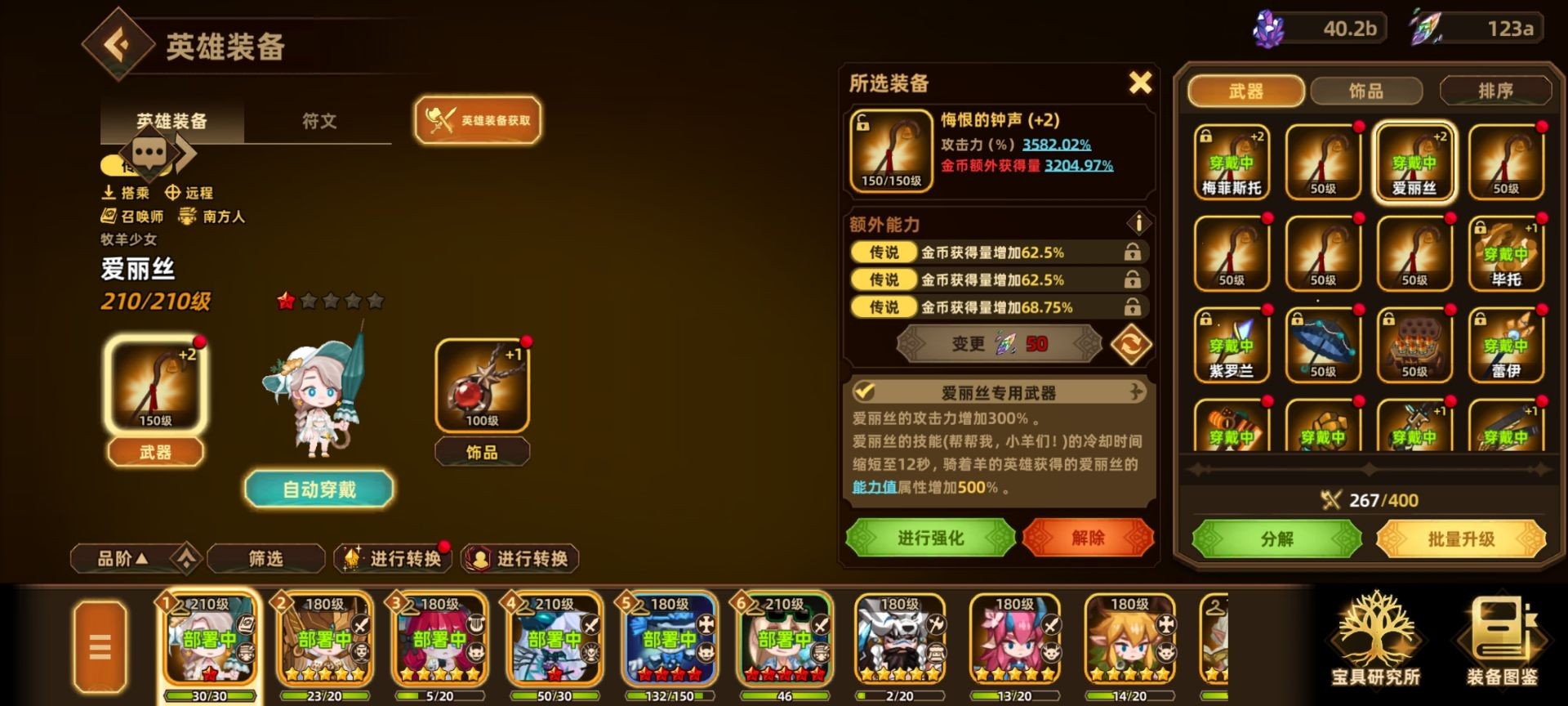
Task: Click the 30/30 progress bar under the first hero
Action: 210,697
